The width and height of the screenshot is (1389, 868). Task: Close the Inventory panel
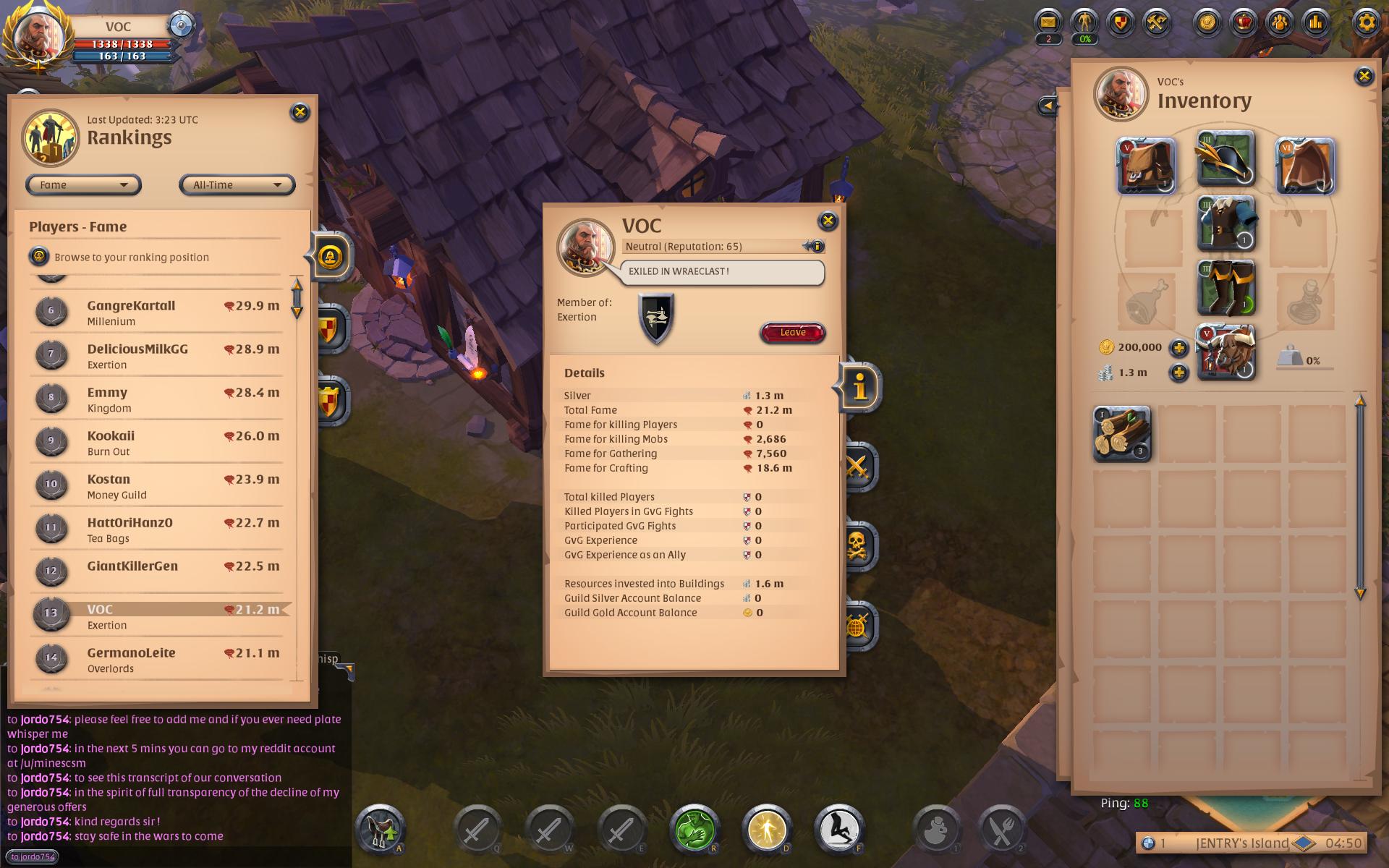click(1364, 76)
